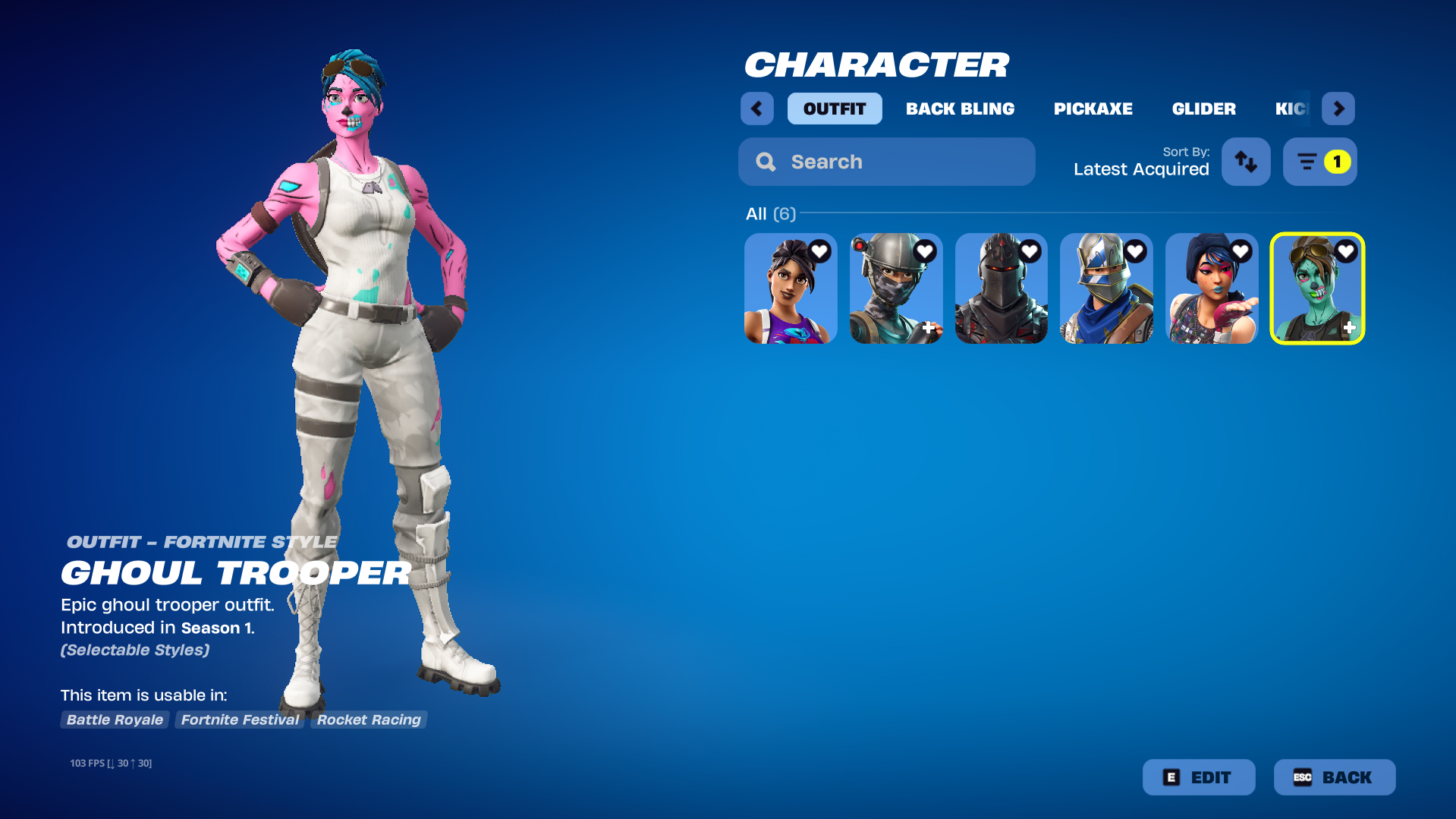Open the filter options button
Image resolution: width=1456 pixels, height=819 pixels.
click(1319, 162)
